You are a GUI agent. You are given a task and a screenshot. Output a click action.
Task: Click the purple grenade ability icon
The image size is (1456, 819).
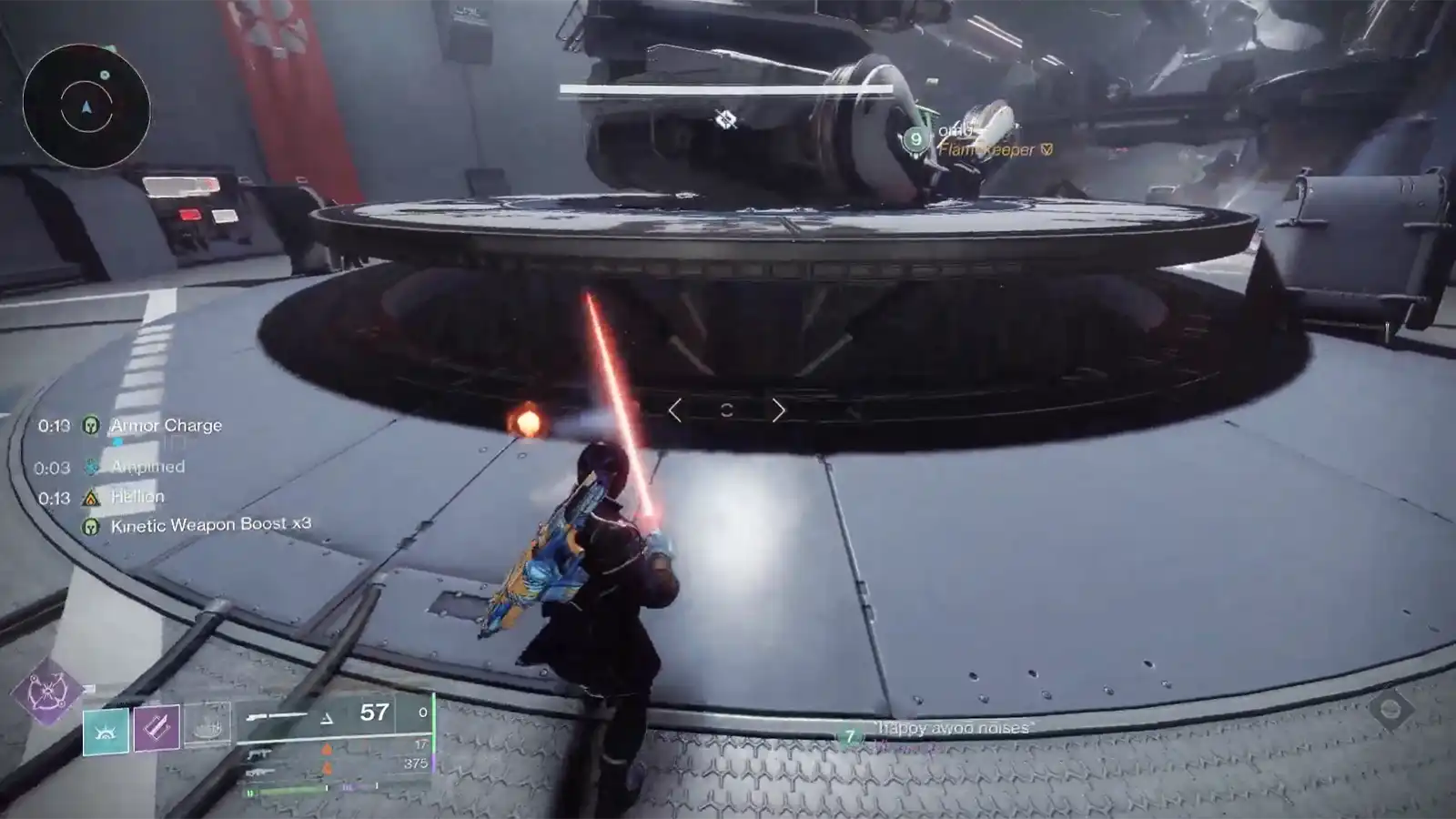click(157, 728)
